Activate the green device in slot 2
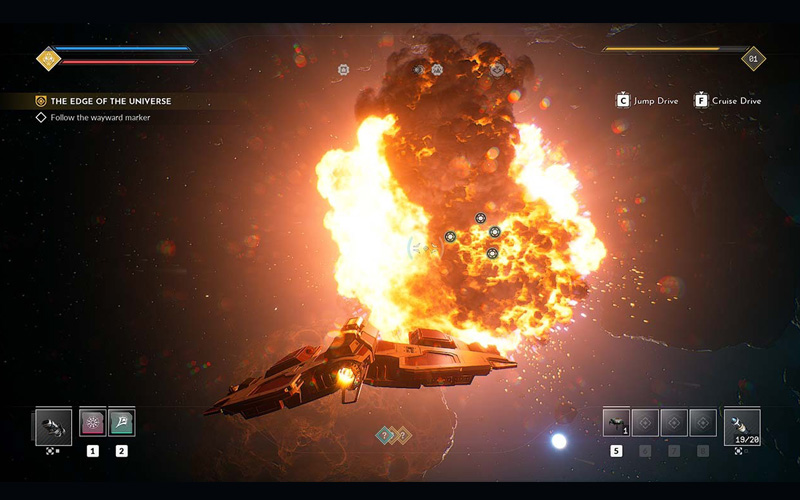 (x=122, y=423)
